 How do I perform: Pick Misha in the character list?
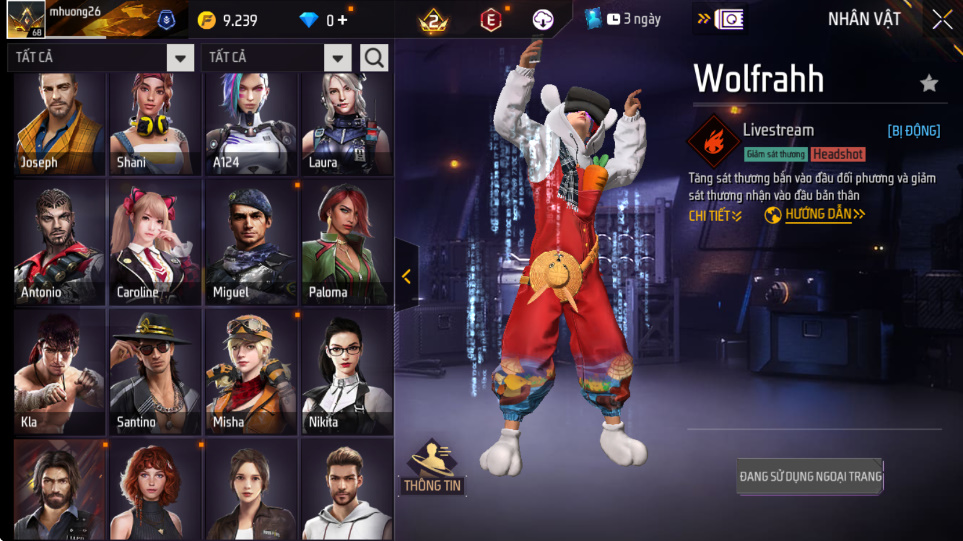click(x=251, y=371)
